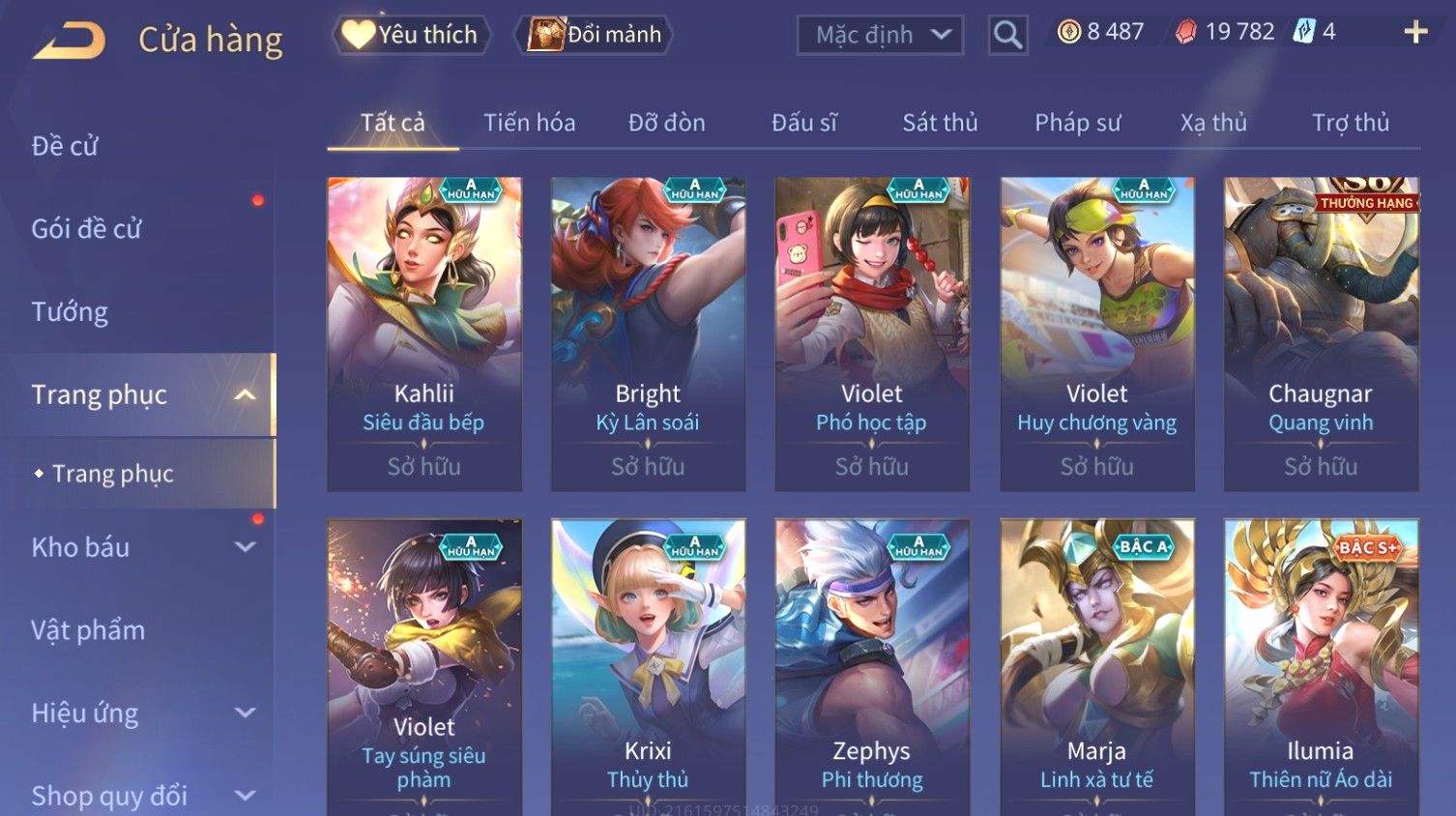Show the Đỡ đòn skins tab
This screenshot has height=816, width=1456.
tap(666, 123)
